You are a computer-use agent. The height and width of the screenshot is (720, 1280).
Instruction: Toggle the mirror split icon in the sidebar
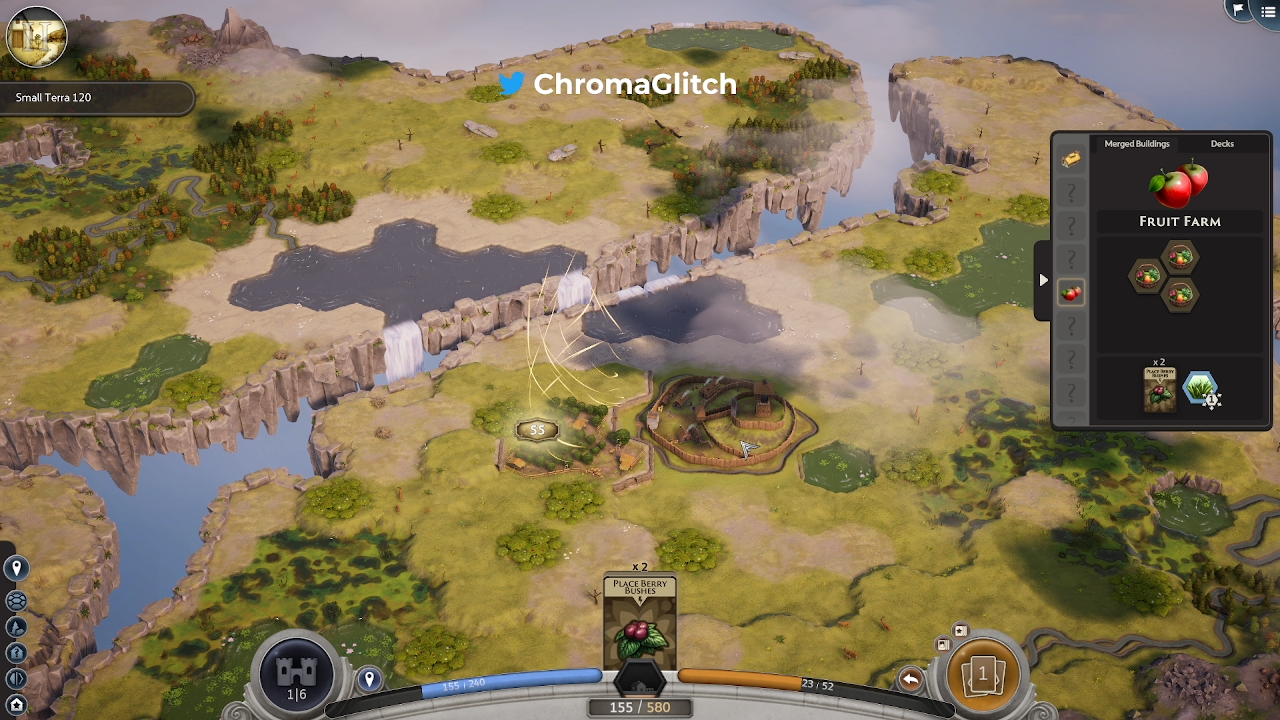tap(15, 676)
